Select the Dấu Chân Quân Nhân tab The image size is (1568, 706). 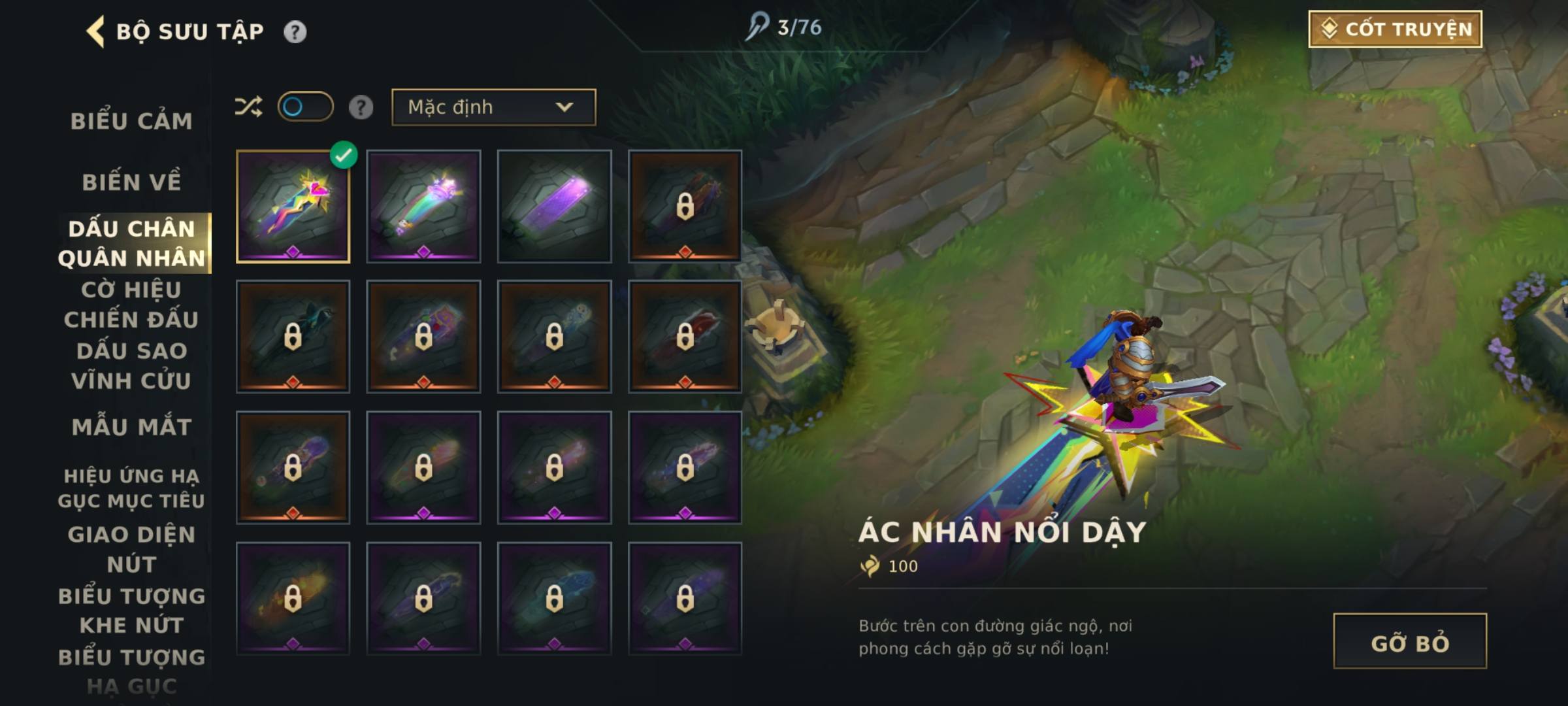click(131, 243)
